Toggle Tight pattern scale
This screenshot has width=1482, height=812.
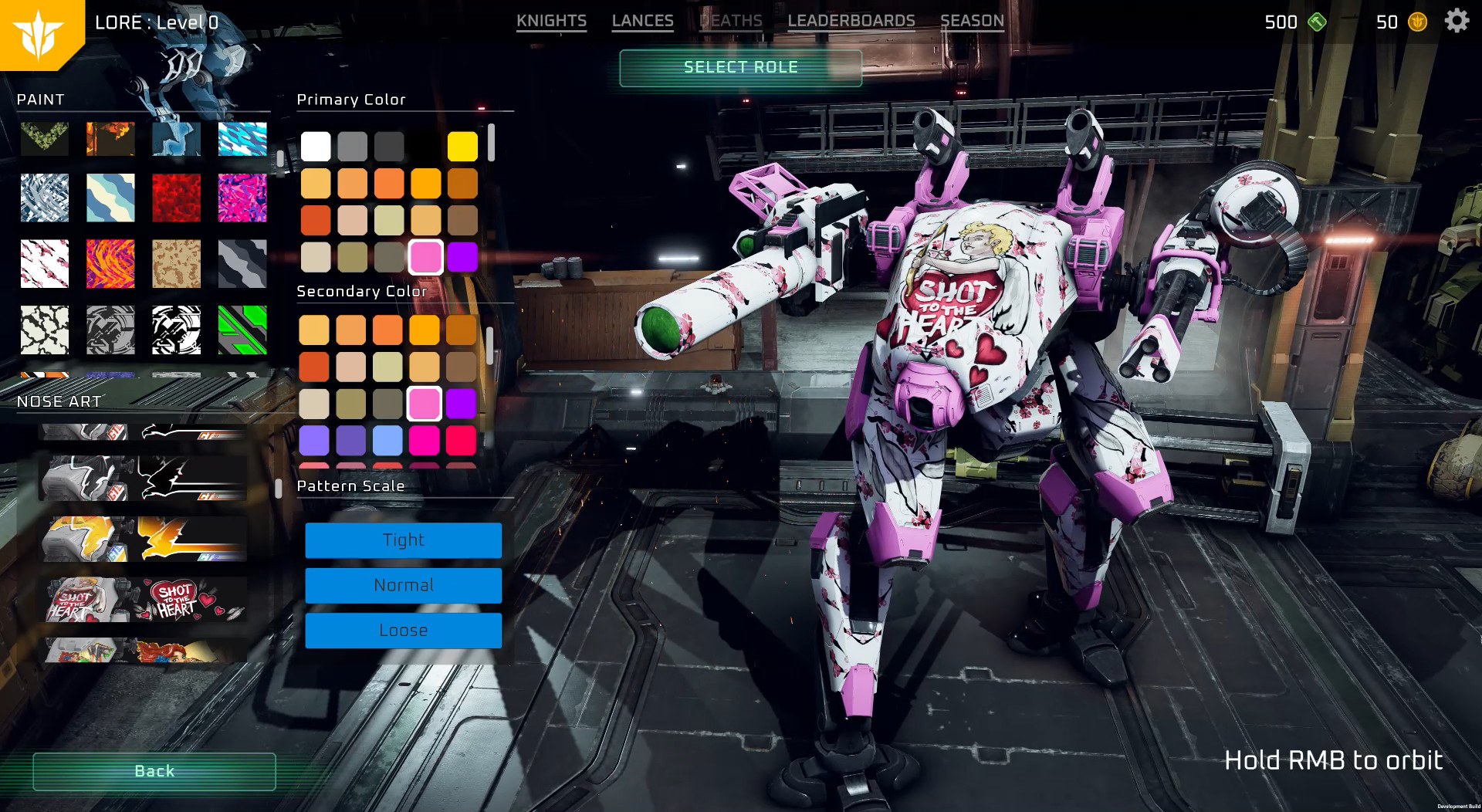tap(403, 540)
